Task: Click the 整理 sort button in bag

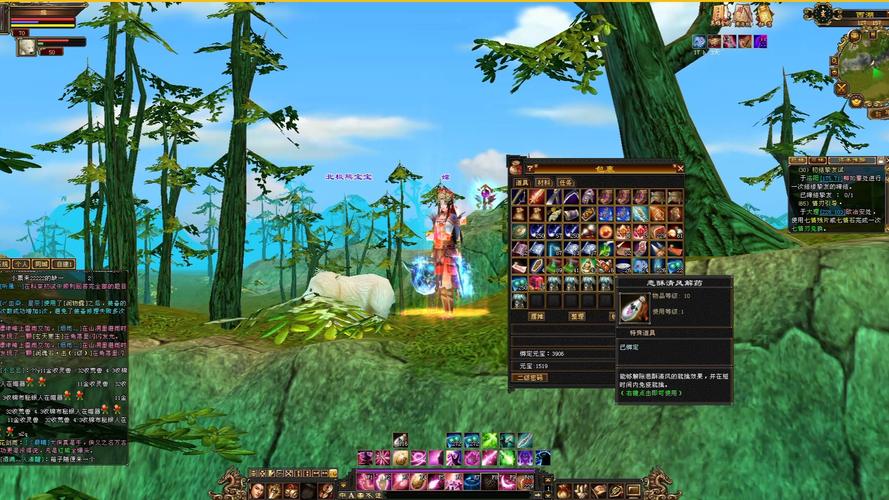Action: (x=577, y=315)
